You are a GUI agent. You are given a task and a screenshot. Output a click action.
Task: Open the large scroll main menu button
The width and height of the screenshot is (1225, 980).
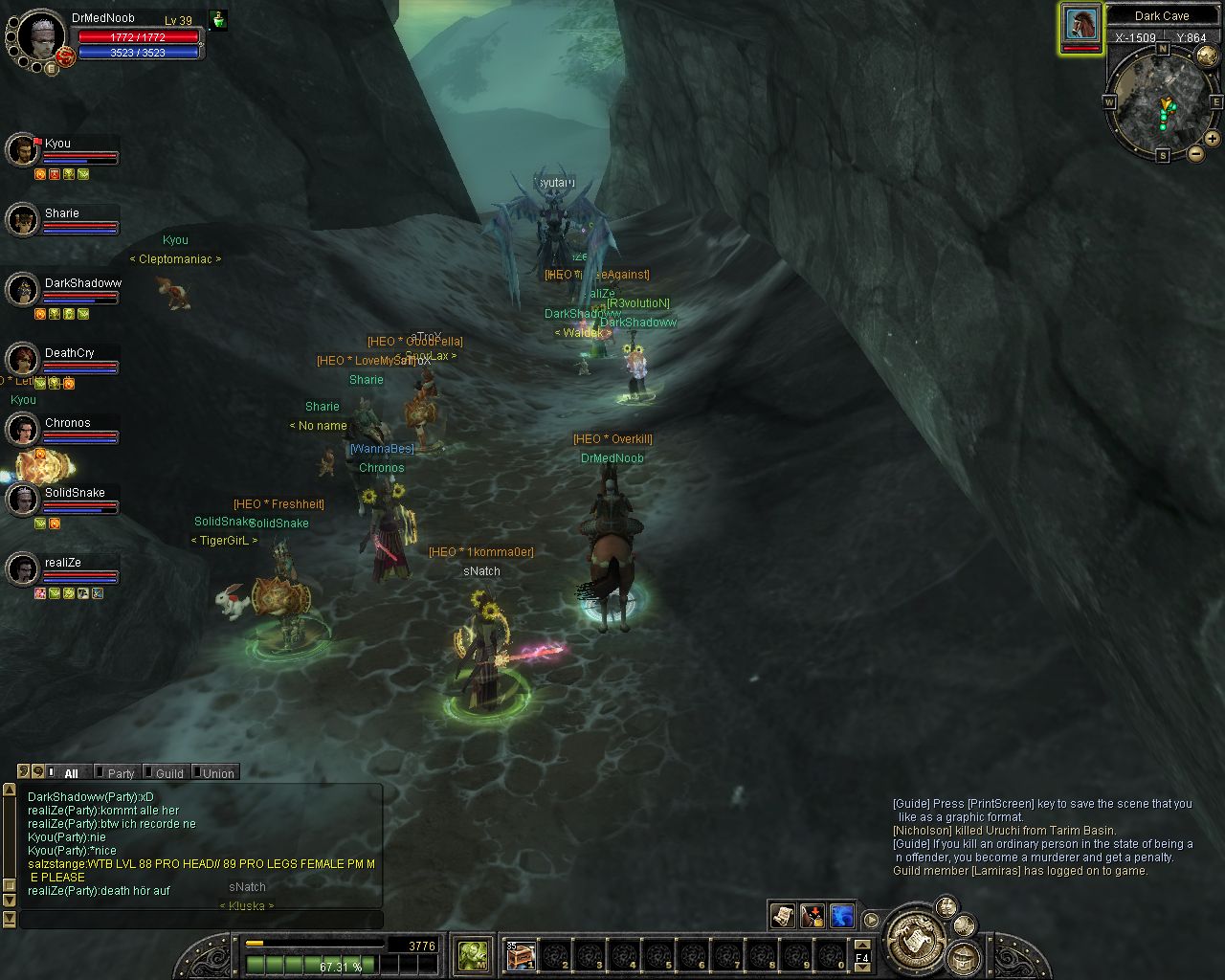click(916, 942)
